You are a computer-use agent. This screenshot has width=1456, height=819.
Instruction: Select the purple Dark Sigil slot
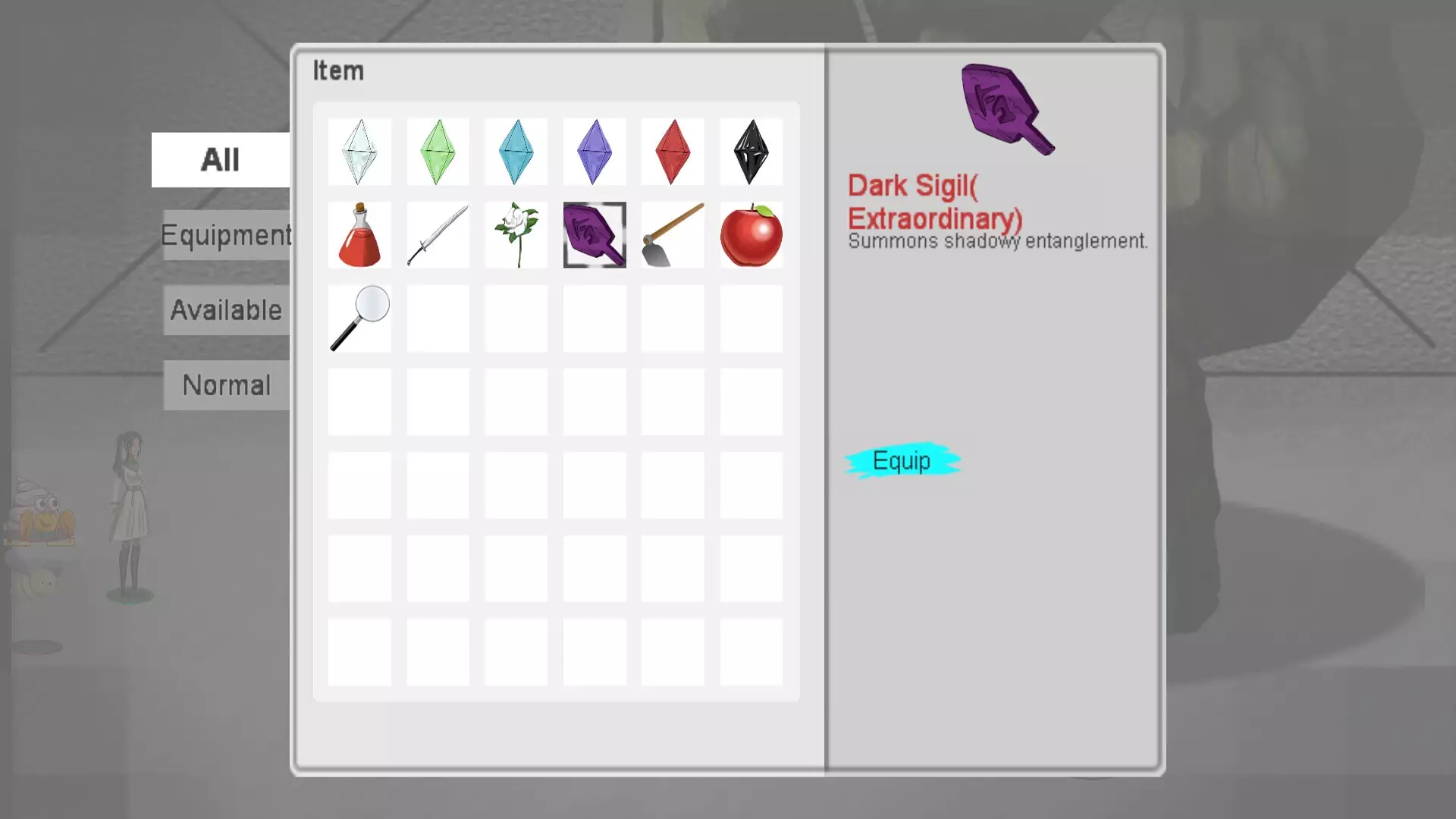point(595,235)
